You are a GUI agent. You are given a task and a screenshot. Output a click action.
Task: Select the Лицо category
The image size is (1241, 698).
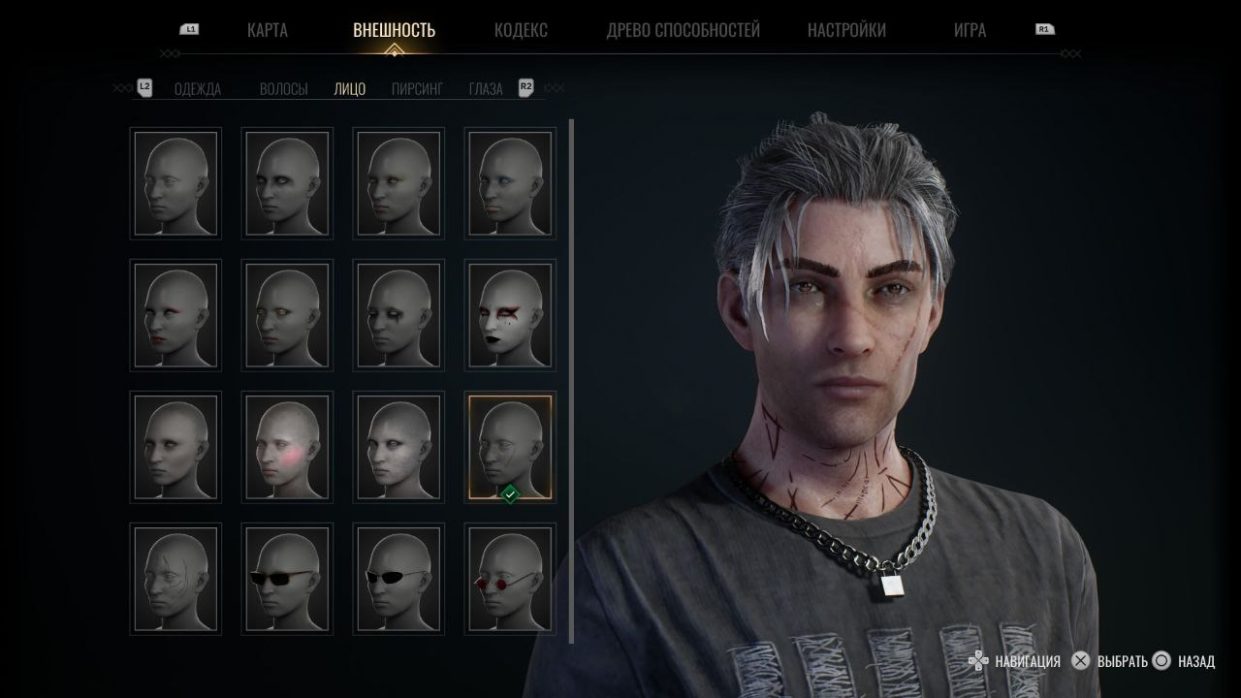(349, 89)
